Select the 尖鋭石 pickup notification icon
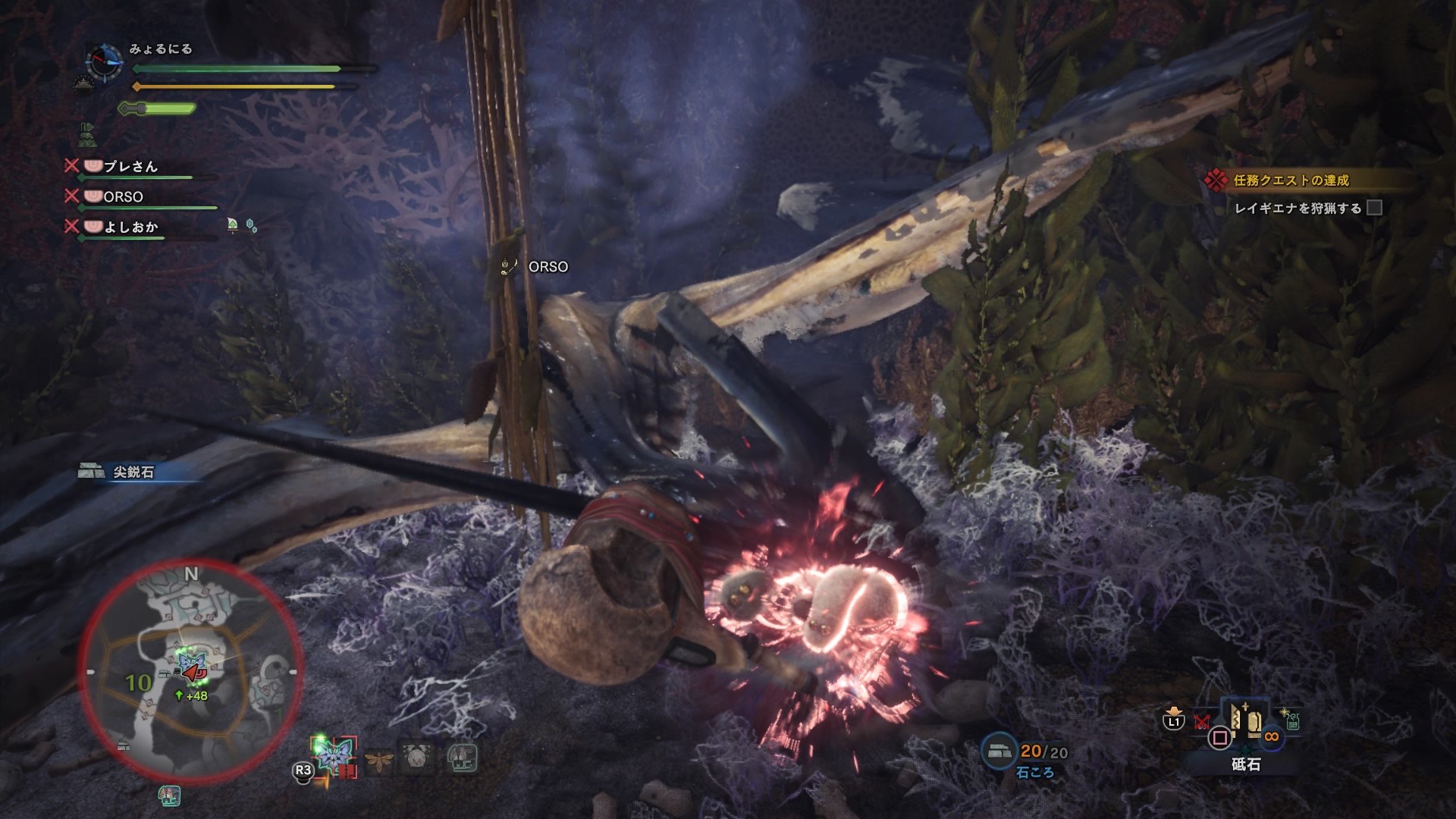This screenshot has width=1456, height=819. (89, 471)
